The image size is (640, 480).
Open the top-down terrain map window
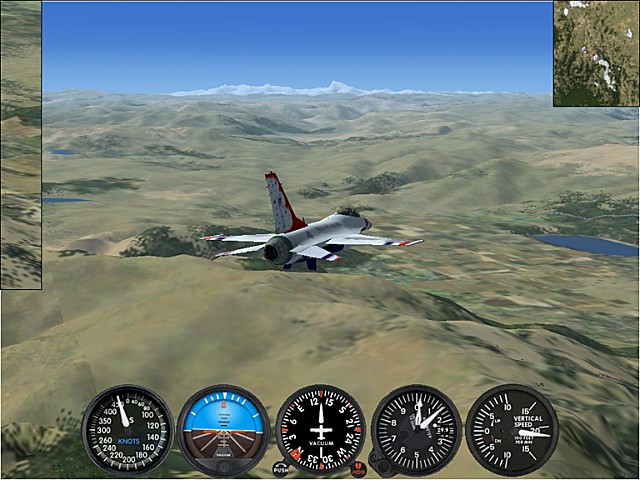point(596,53)
